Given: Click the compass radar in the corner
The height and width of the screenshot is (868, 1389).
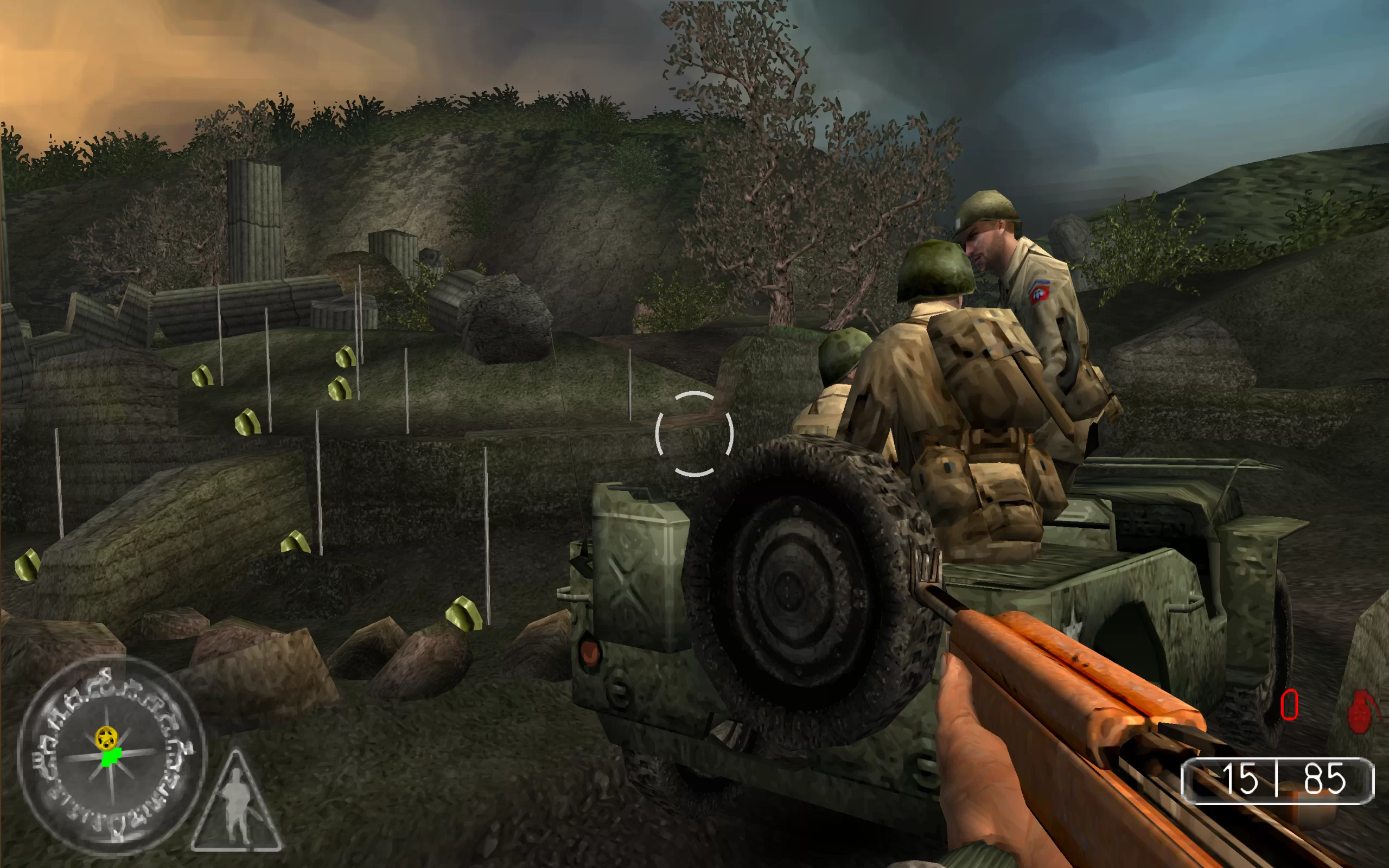Looking at the screenshot, I should tap(111, 756).
